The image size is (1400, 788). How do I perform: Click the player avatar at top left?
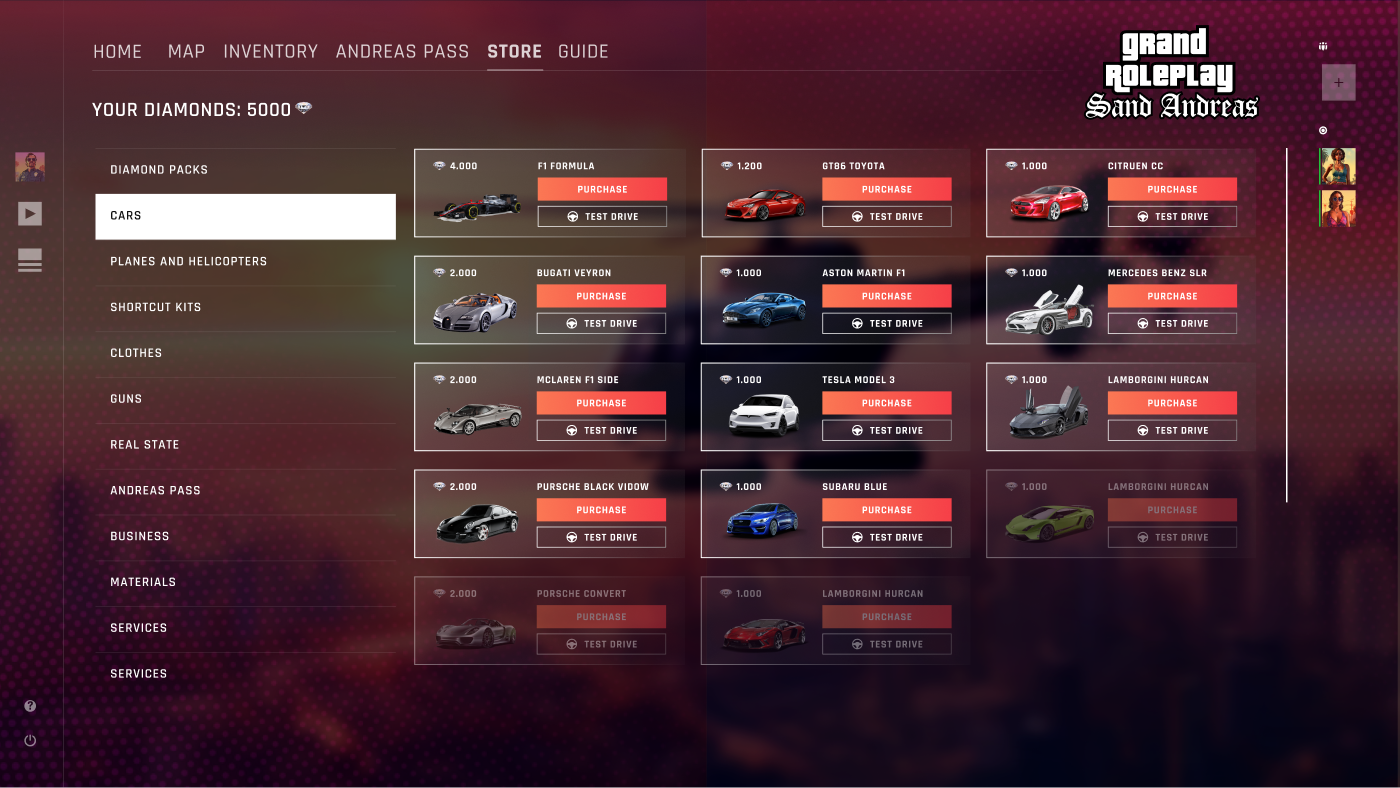point(30,167)
